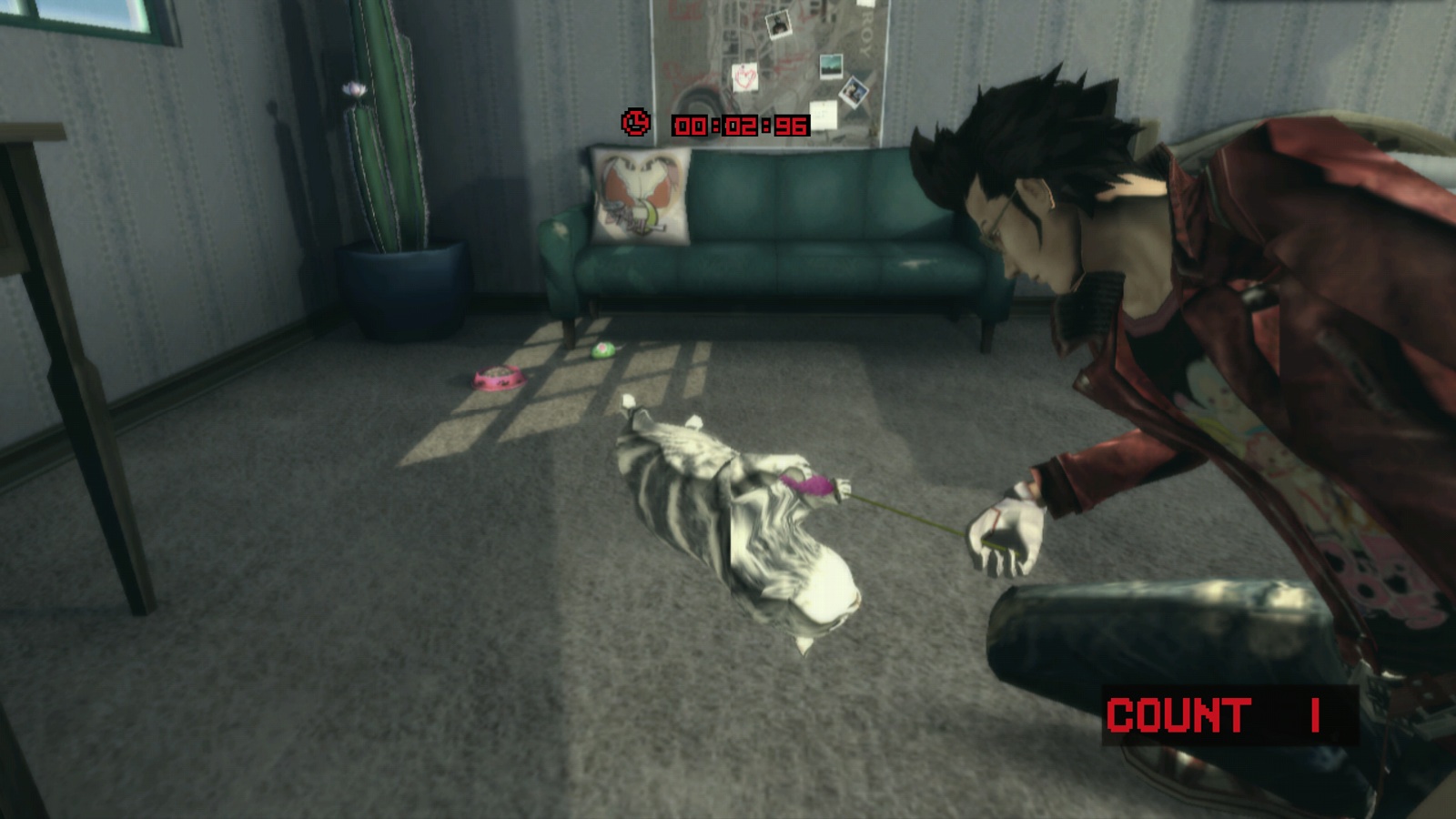This screenshot has height=819, width=1456.
Task: Toggle the polaroid photo of the masked face
Action: (x=778, y=25)
